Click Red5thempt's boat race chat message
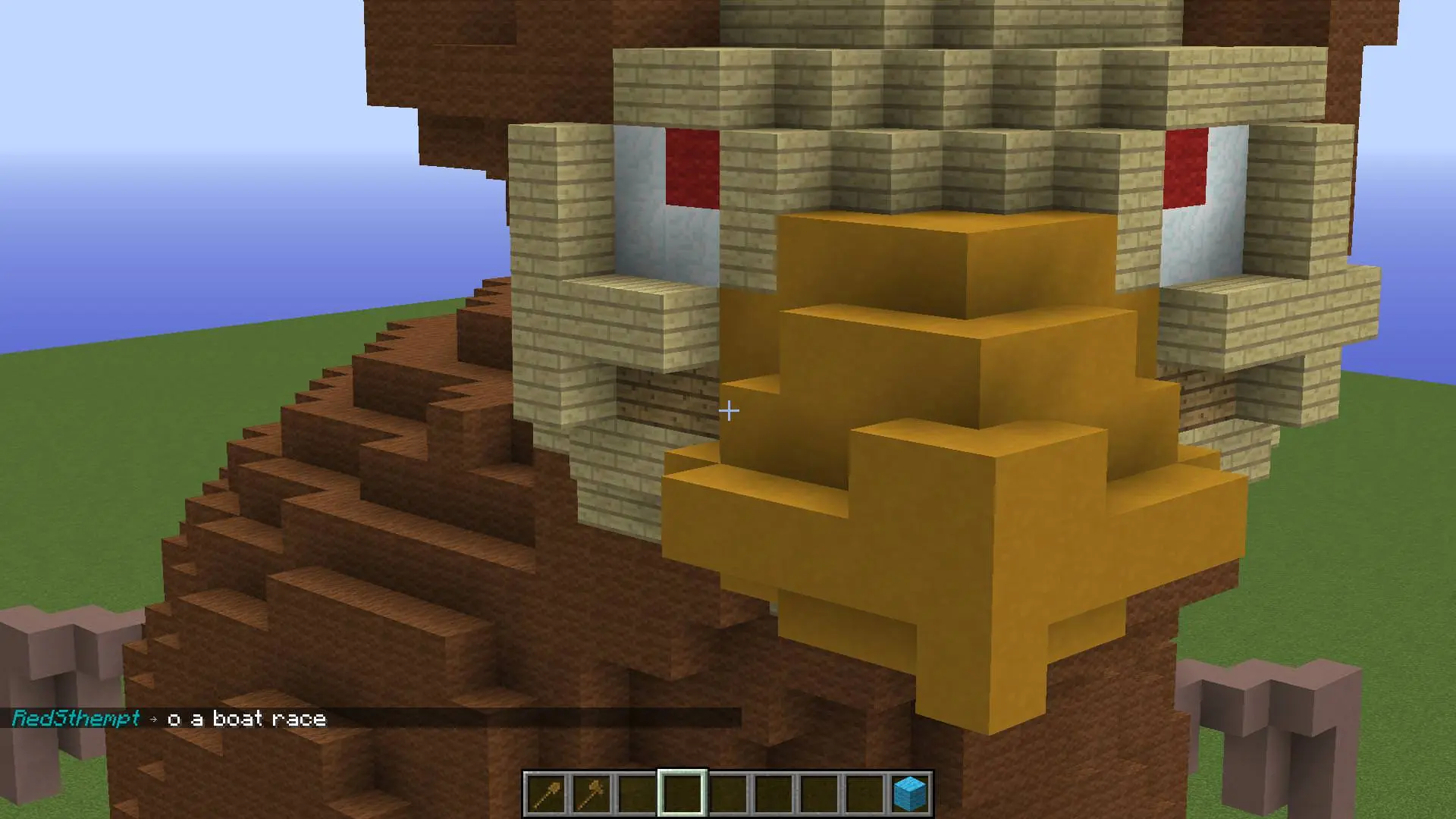Image resolution: width=1456 pixels, height=819 pixels. (246, 718)
